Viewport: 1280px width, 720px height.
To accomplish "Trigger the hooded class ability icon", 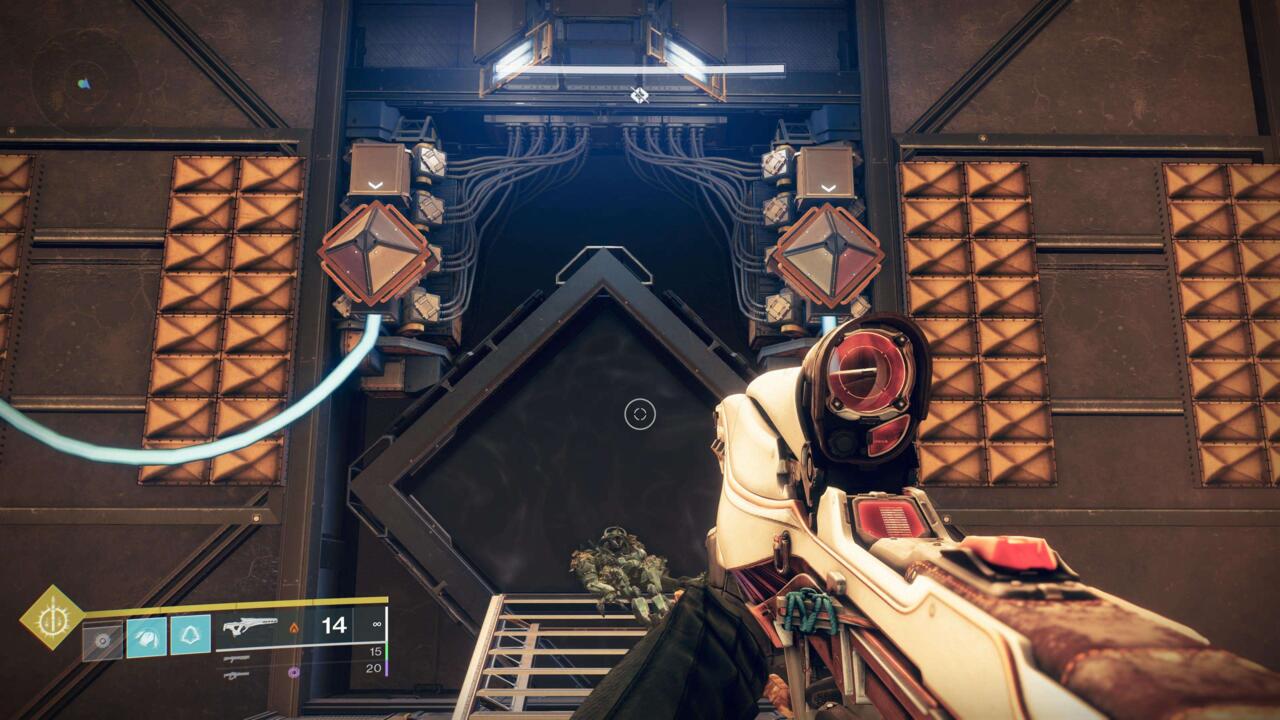I will (190, 636).
